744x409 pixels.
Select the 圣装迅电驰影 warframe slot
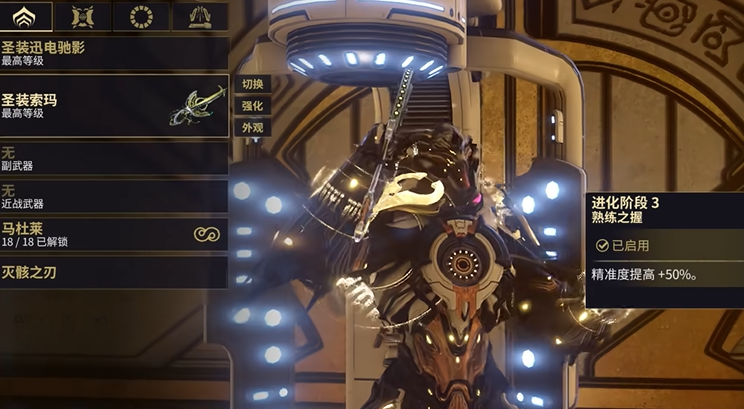(x=114, y=53)
